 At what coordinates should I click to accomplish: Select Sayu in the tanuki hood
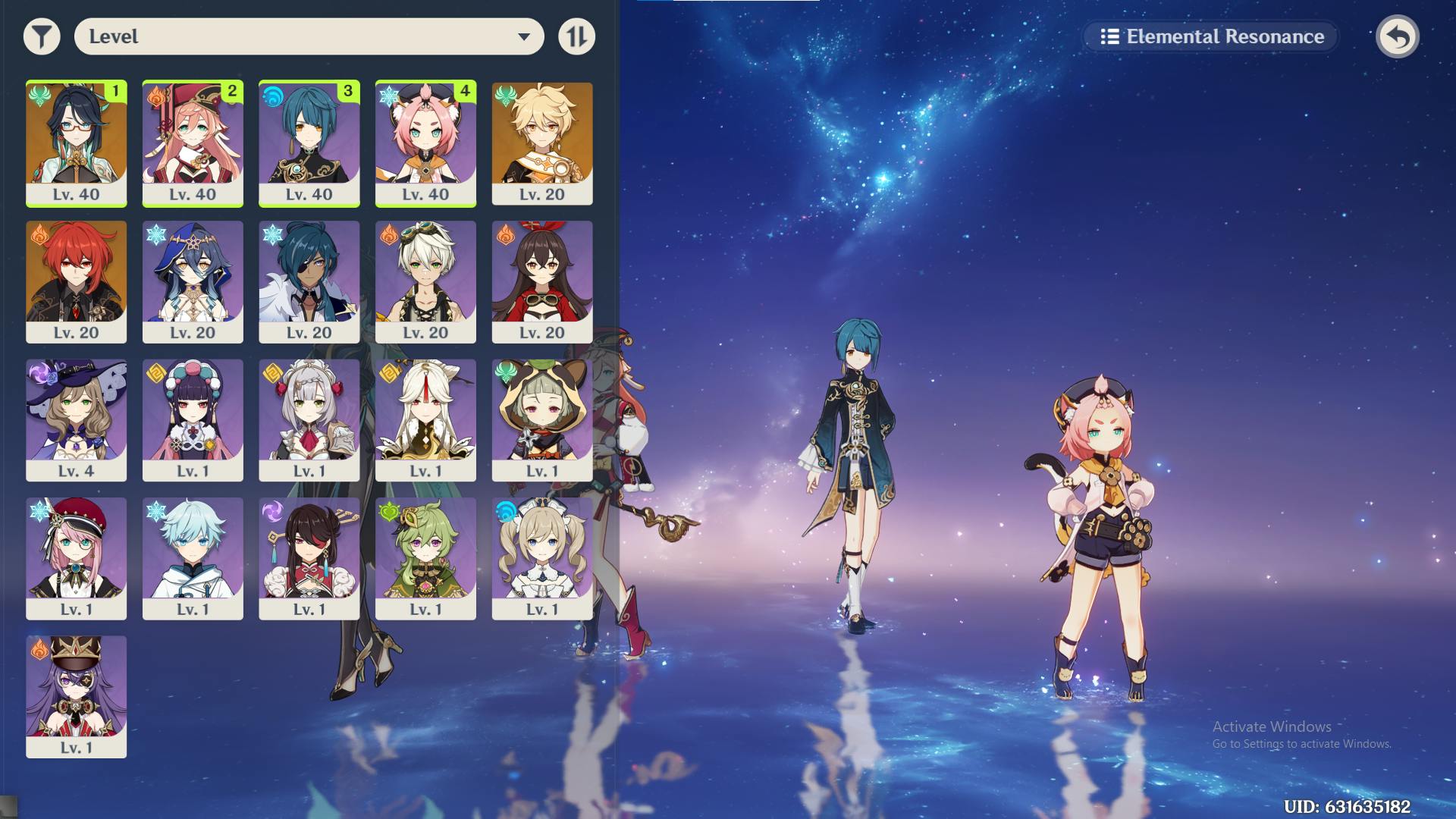(x=542, y=419)
